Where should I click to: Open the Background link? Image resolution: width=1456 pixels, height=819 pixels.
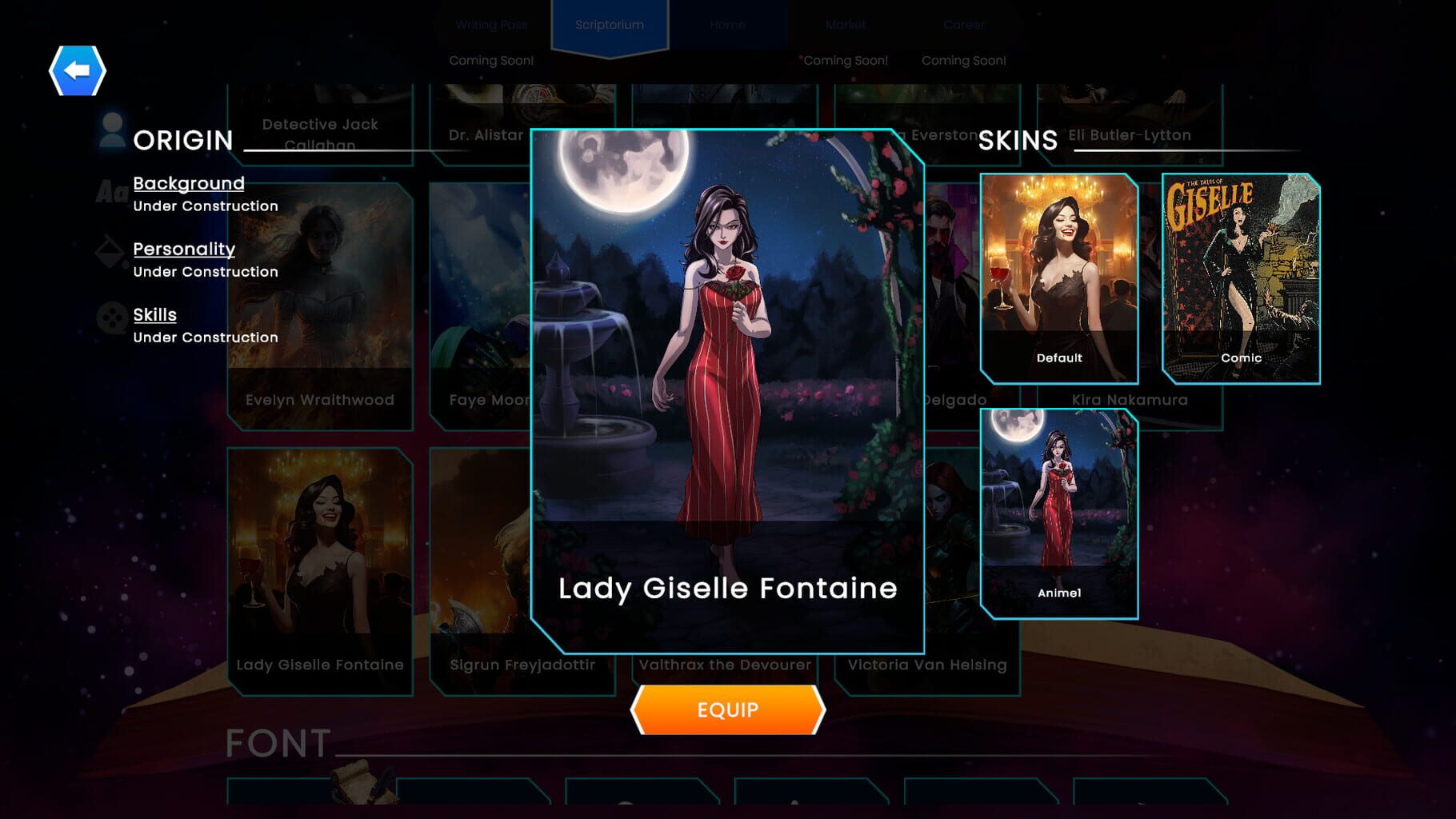click(189, 183)
